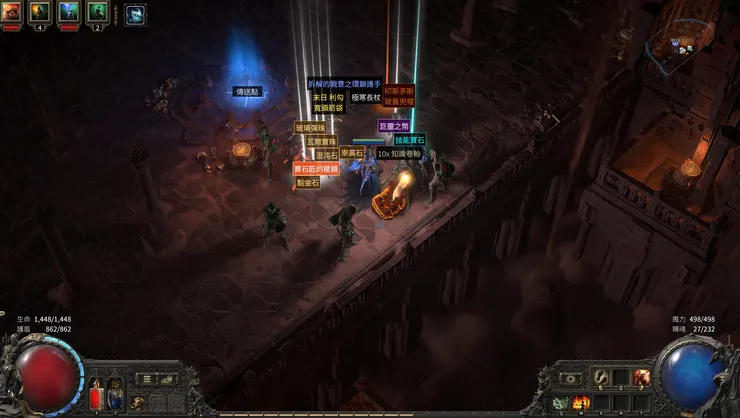The image size is (740, 418).
Task: Pick up the 末日 利勾 寬頭箭袋 label
Action: click(x=327, y=102)
